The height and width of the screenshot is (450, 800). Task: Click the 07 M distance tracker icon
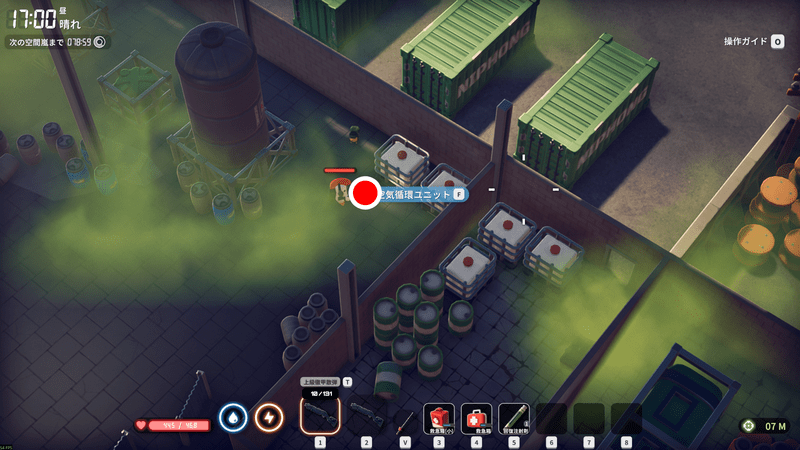748,426
